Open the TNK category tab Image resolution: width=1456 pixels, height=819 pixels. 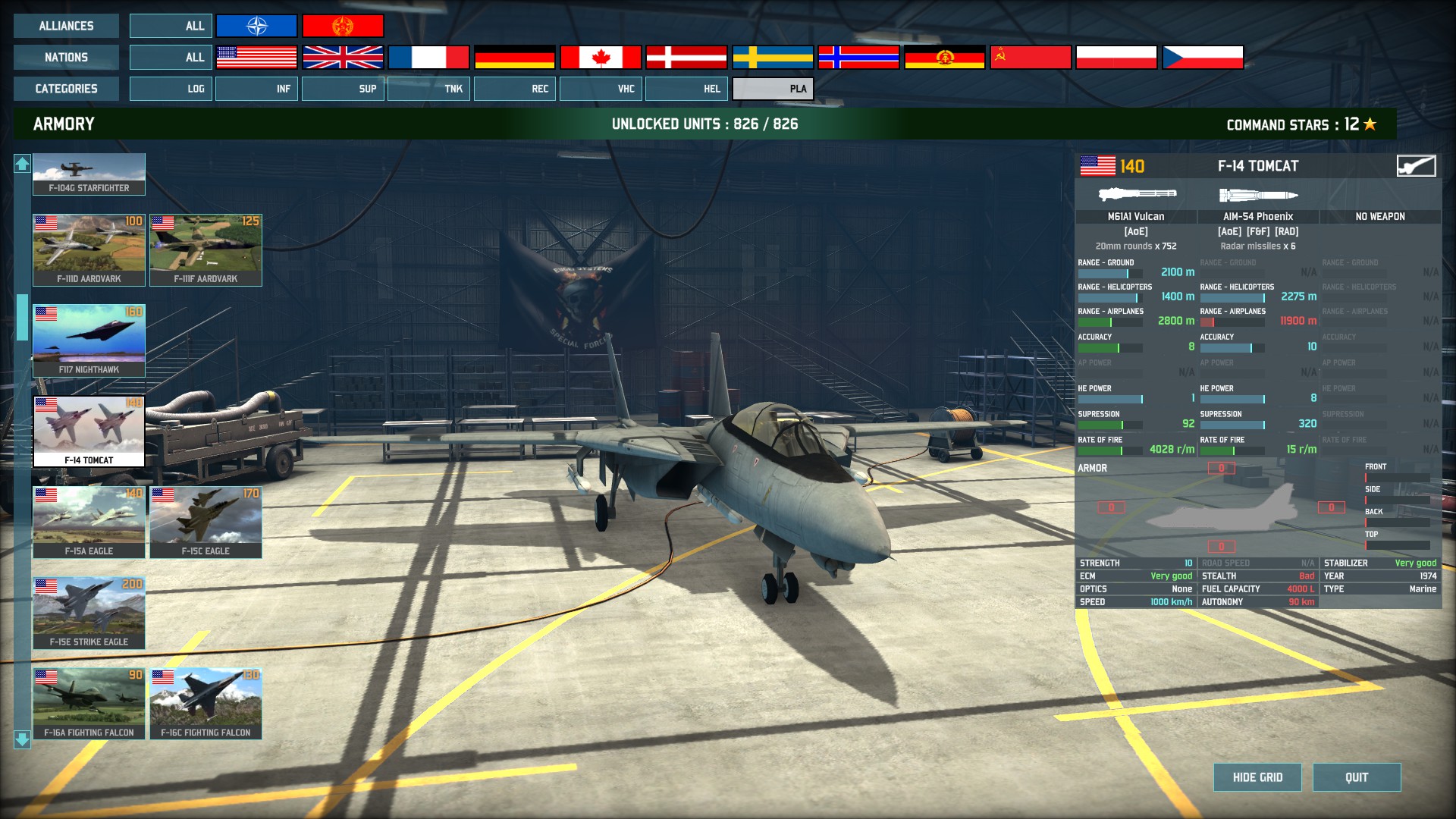pyautogui.click(x=428, y=89)
